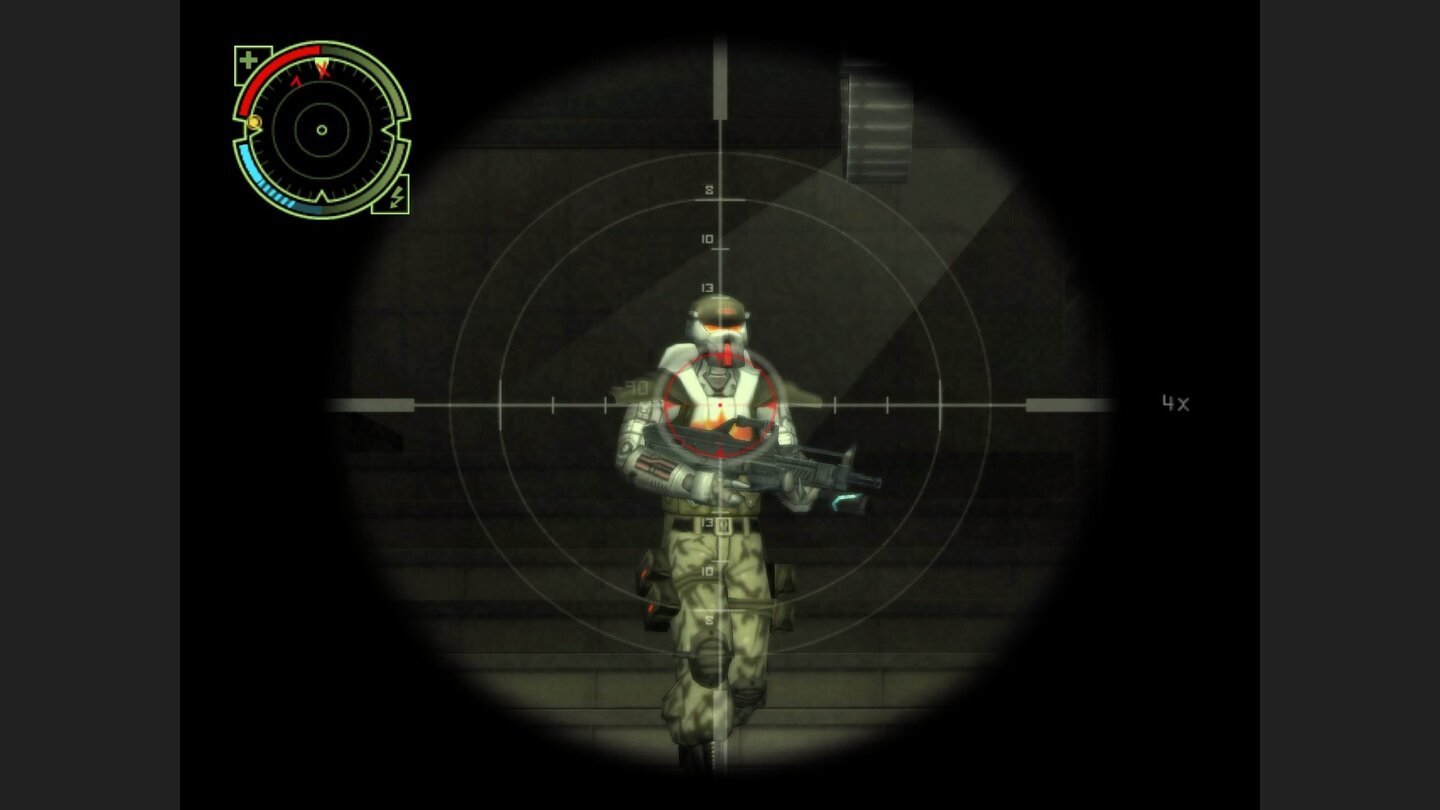Click the 8 marking at the top reticle line
Viewport: 1440px width, 810px height.
click(709, 188)
